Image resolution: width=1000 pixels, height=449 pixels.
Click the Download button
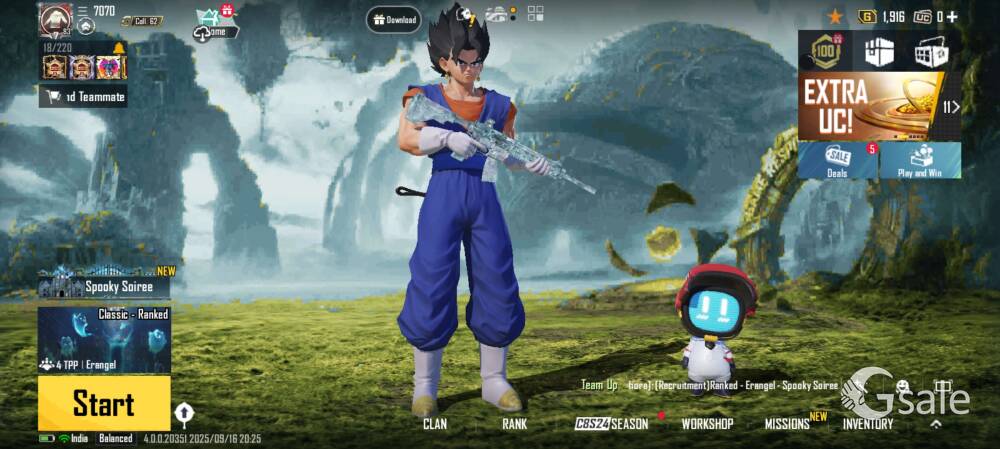click(x=393, y=19)
